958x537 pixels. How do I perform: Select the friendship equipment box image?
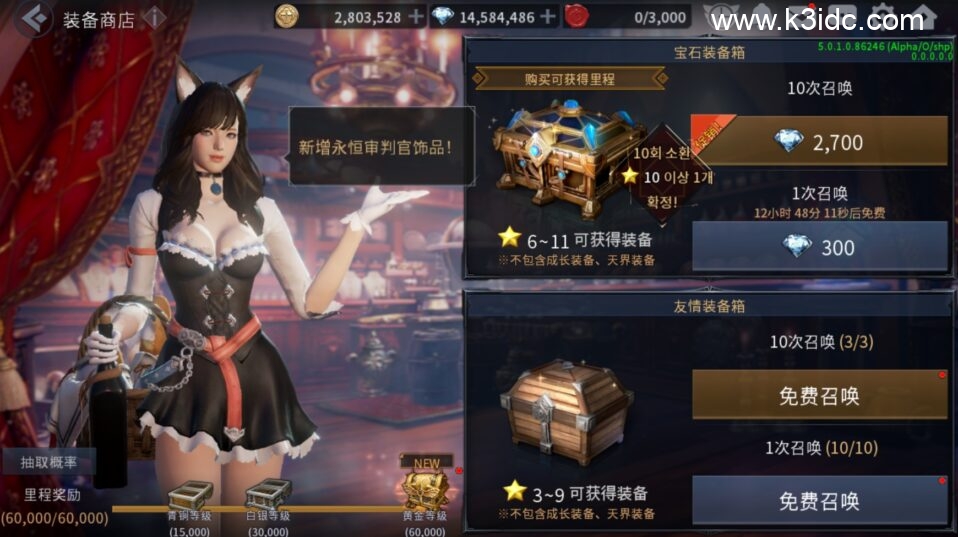click(565, 410)
